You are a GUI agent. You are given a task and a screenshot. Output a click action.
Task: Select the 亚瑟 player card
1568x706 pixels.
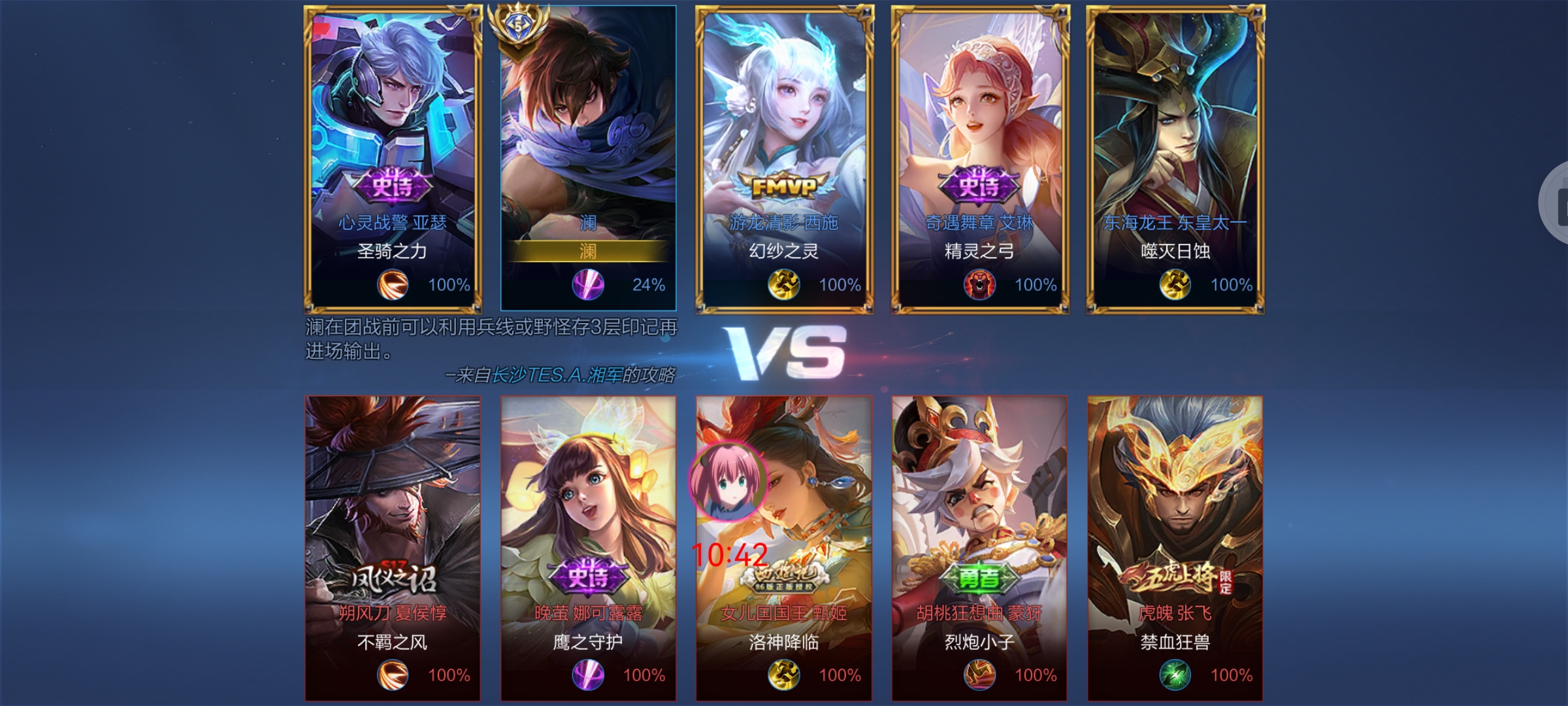tap(393, 157)
